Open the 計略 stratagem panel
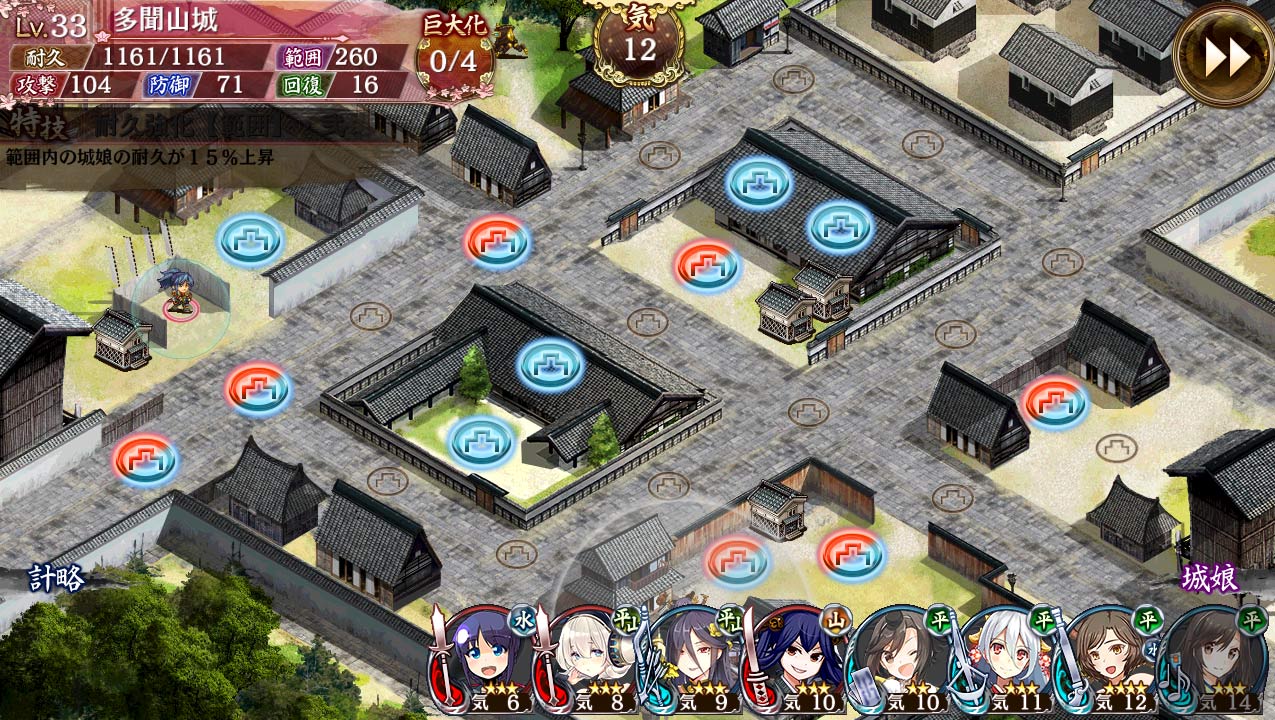1275x720 pixels. click(x=56, y=579)
